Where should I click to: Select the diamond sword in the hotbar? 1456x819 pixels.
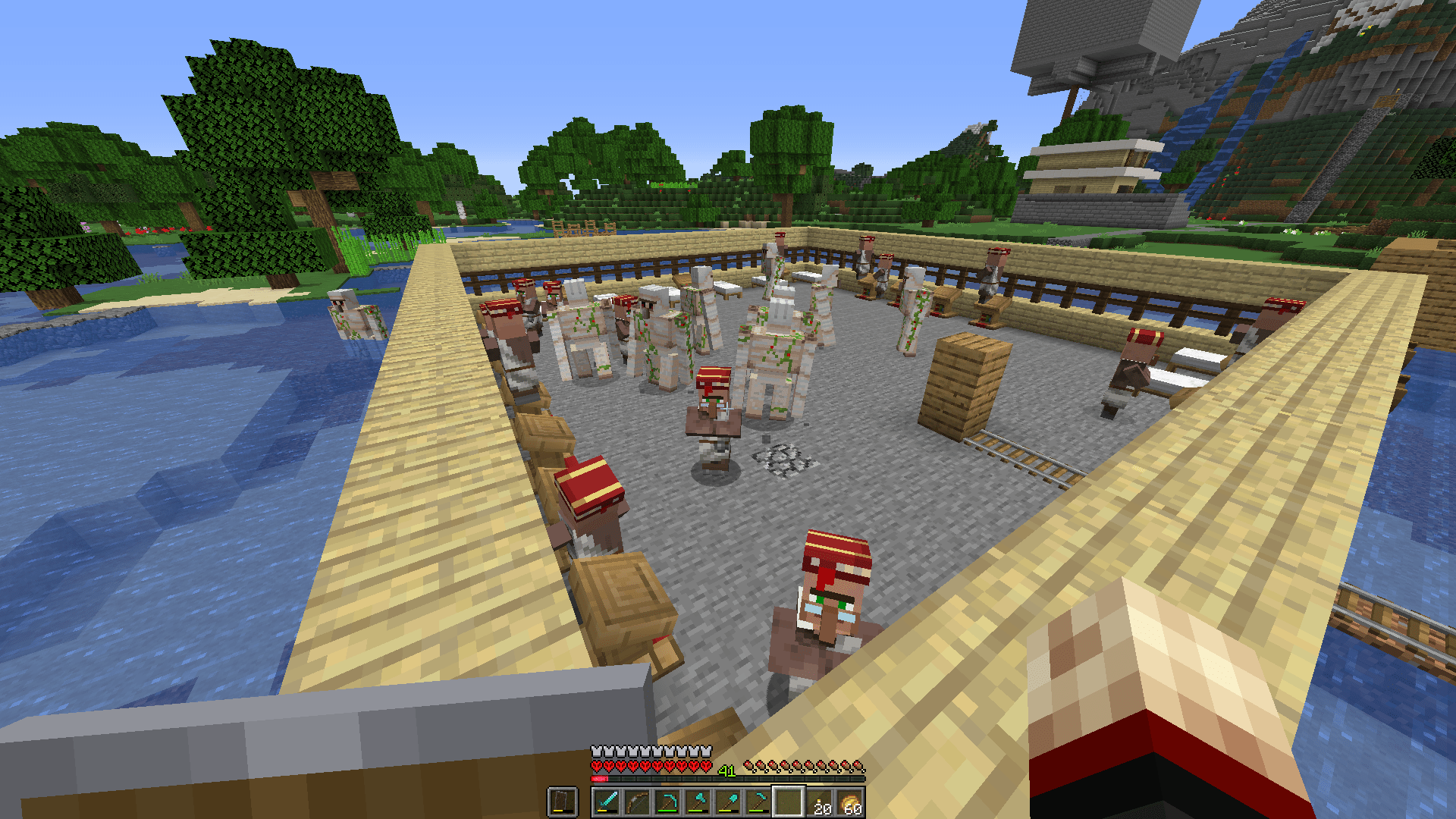(x=607, y=802)
